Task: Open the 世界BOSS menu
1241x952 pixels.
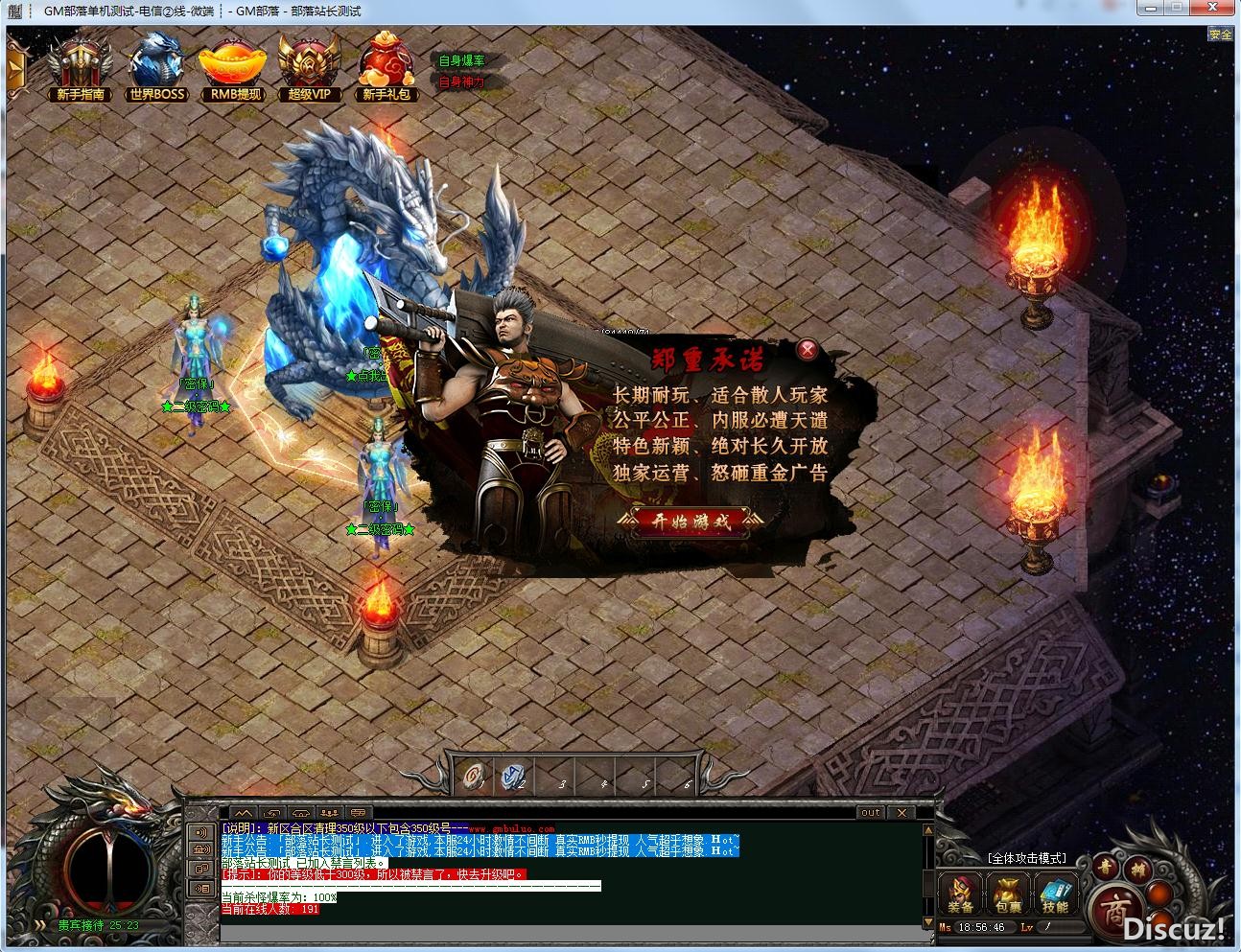Action: click(x=156, y=67)
